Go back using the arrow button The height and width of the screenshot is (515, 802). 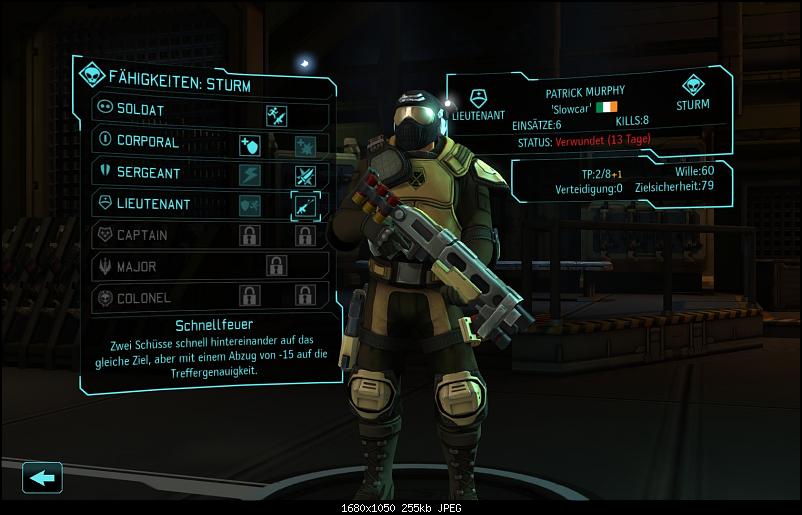click(x=42, y=478)
